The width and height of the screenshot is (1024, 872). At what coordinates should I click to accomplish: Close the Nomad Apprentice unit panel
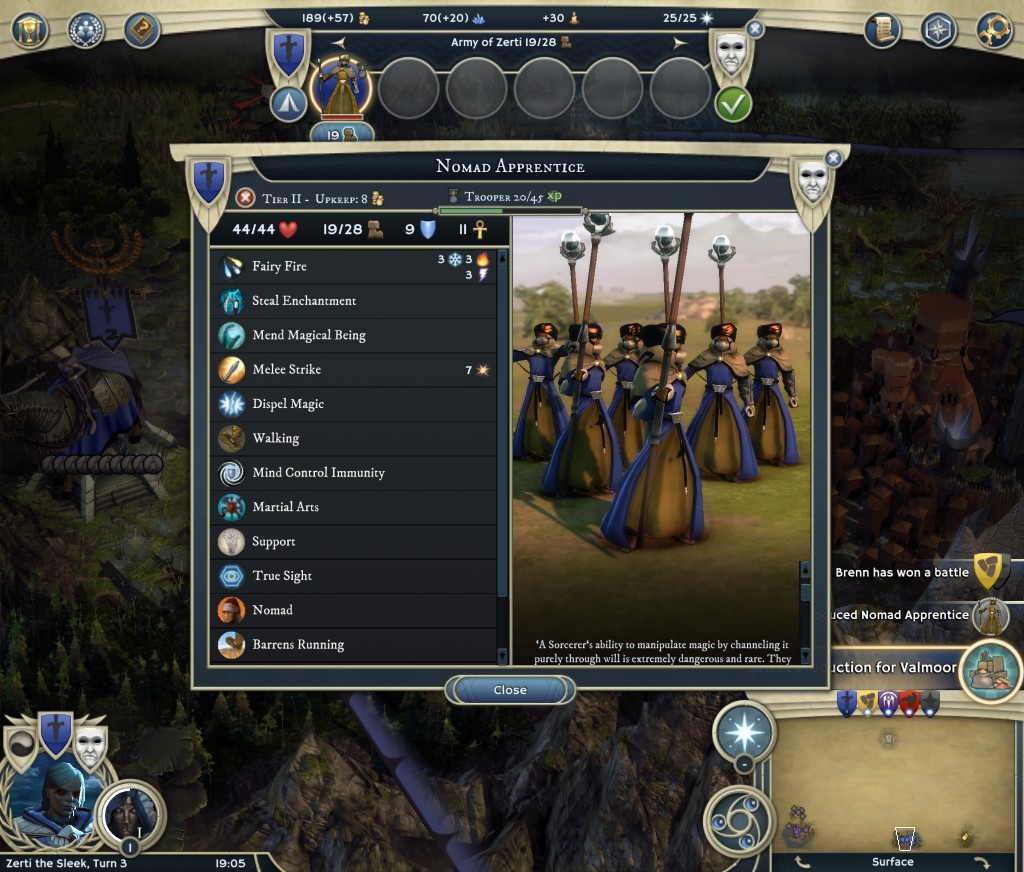(510, 690)
